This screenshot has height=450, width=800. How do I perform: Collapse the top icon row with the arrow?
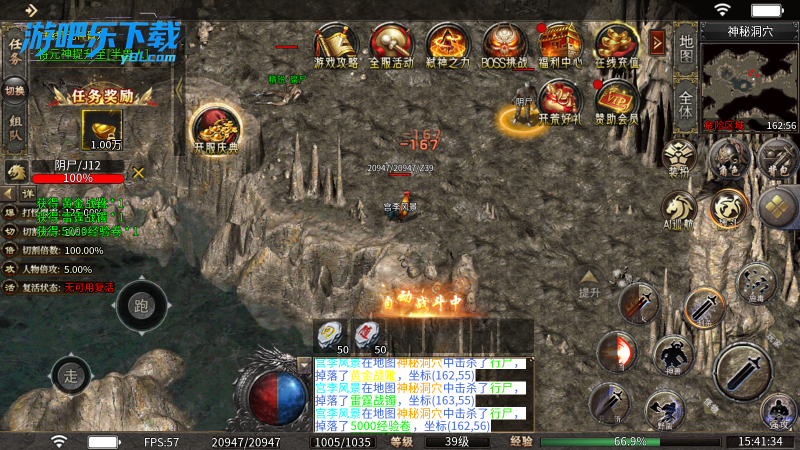tap(657, 42)
